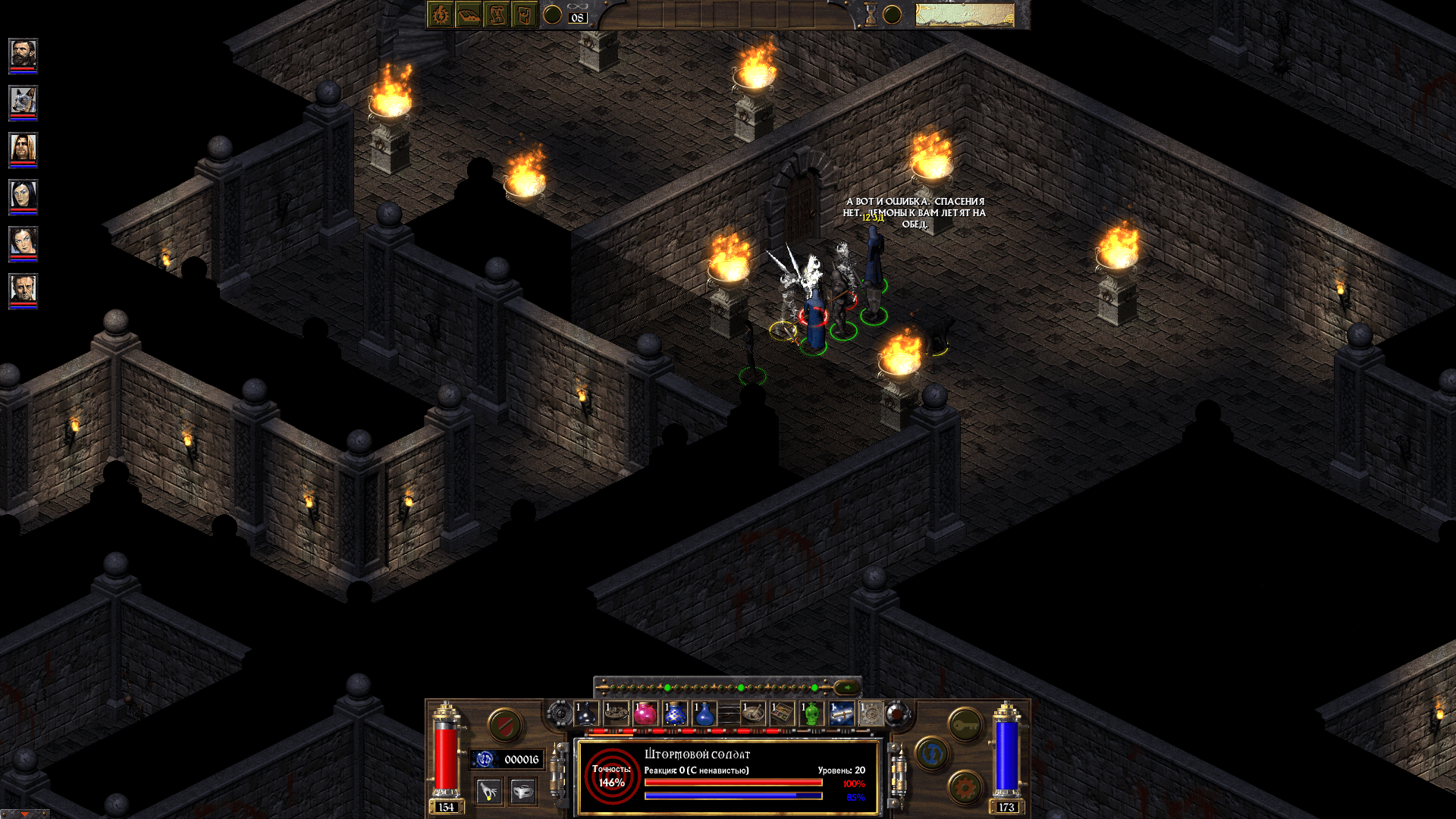Expand the quickbar with the green arrow
Image resolution: width=1456 pixels, height=819 pixels.
tap(846, 688)
